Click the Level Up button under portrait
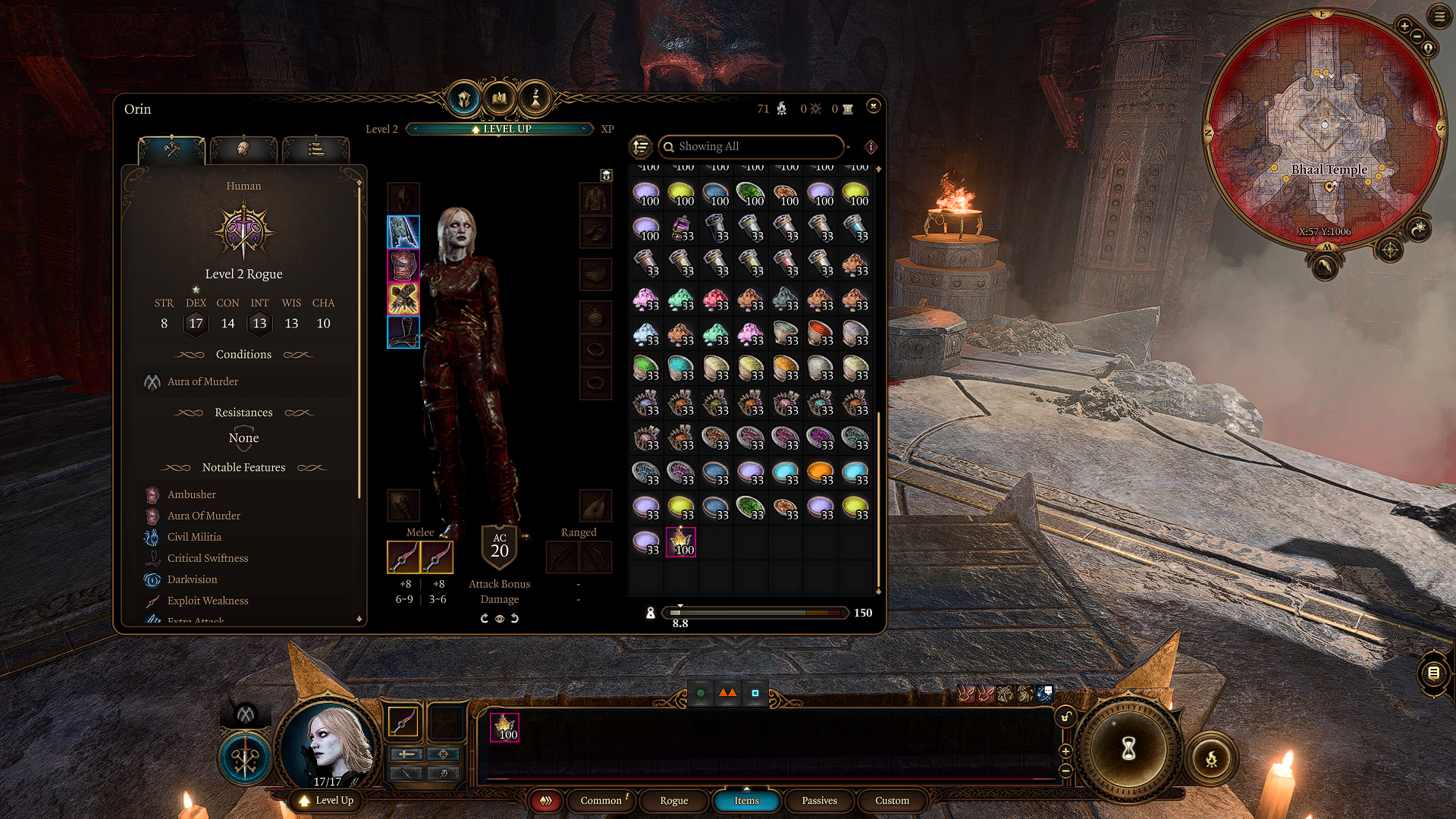1456x819 pixels. click(327, 801)
